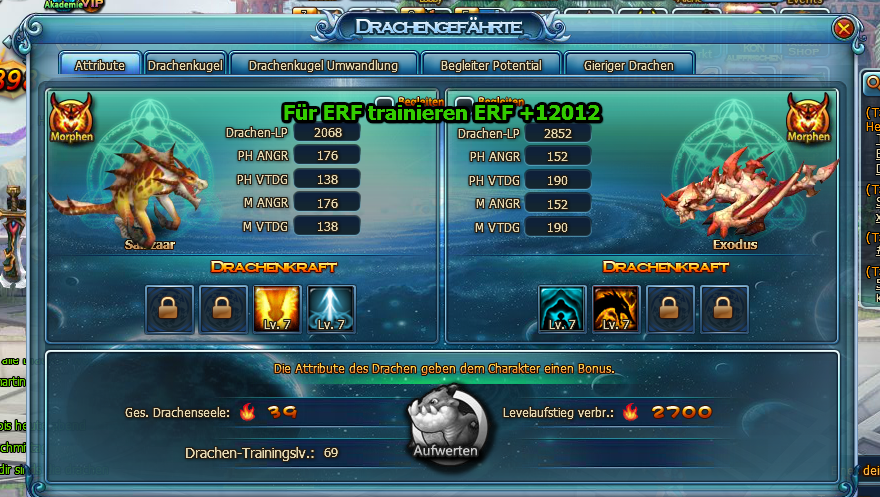The width and height of the screenshot is (880, 497).
Task: Select Salazar's golden wings Drachenkraft skill
Action: click(x=277, y=309)
